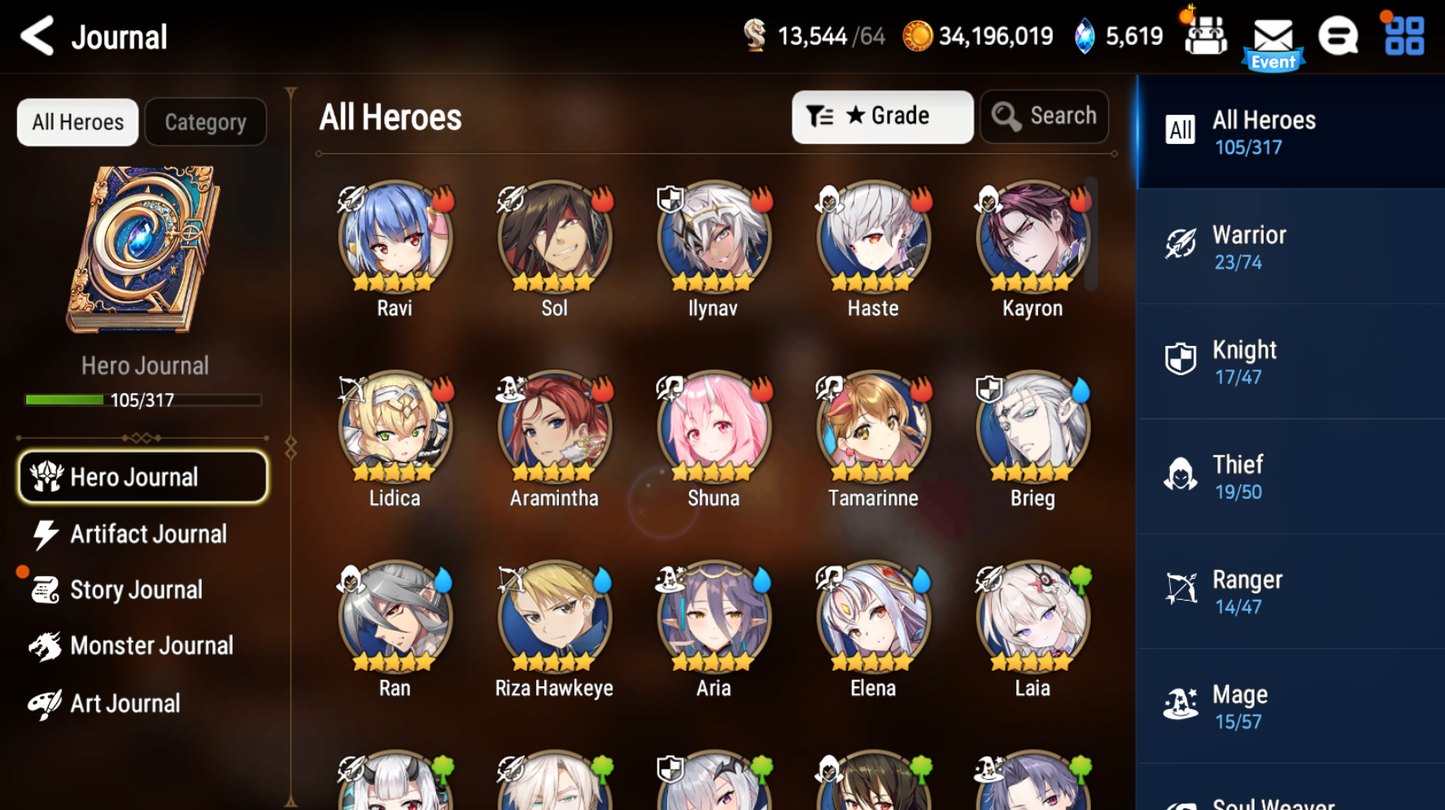Open the Grade filter dropdown
1445x810 pixels.
[882, 116]
